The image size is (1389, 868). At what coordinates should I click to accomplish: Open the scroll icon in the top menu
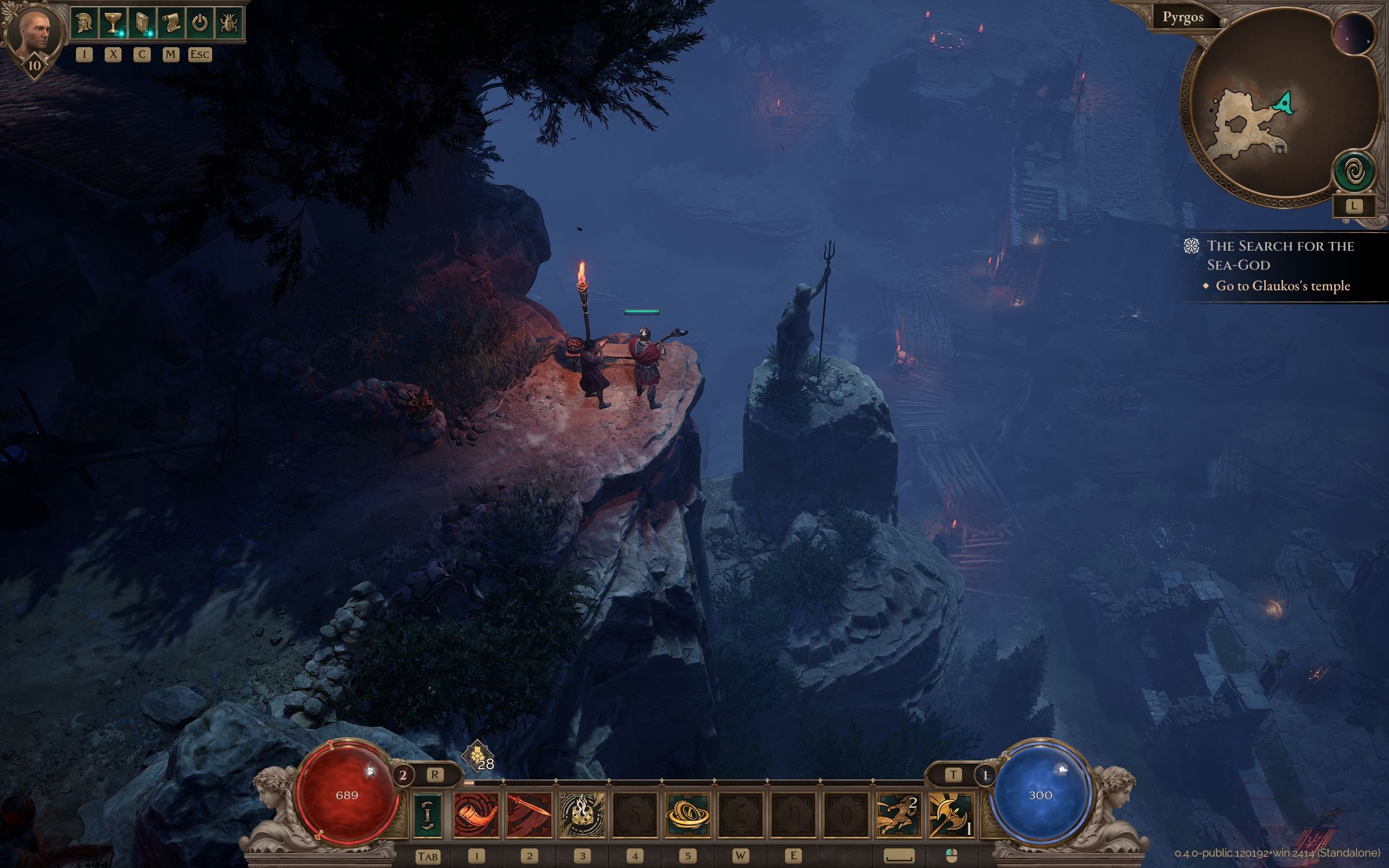pyautogui.click(x=170, y=23)
